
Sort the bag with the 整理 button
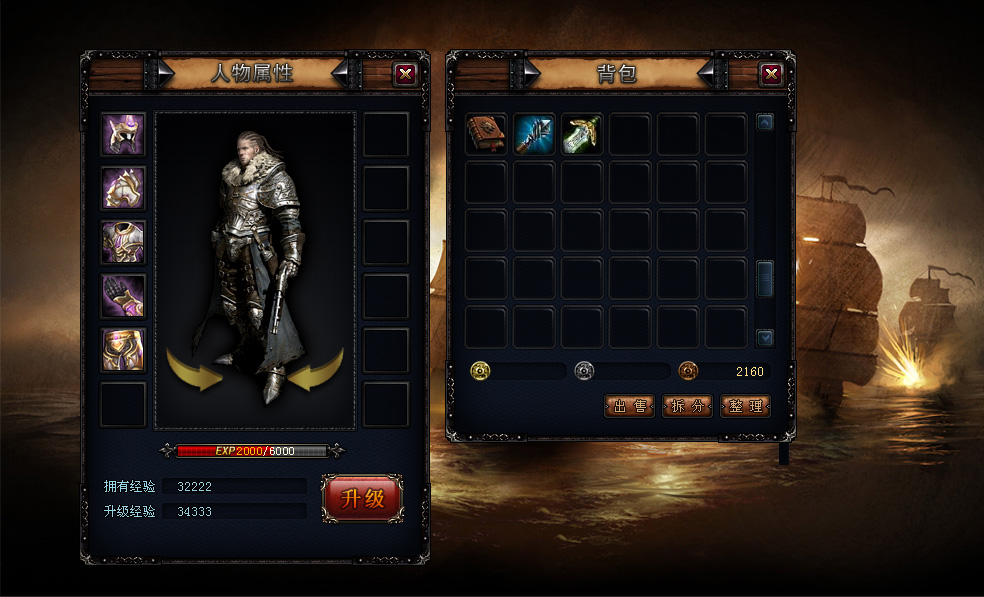click(746, 406)
